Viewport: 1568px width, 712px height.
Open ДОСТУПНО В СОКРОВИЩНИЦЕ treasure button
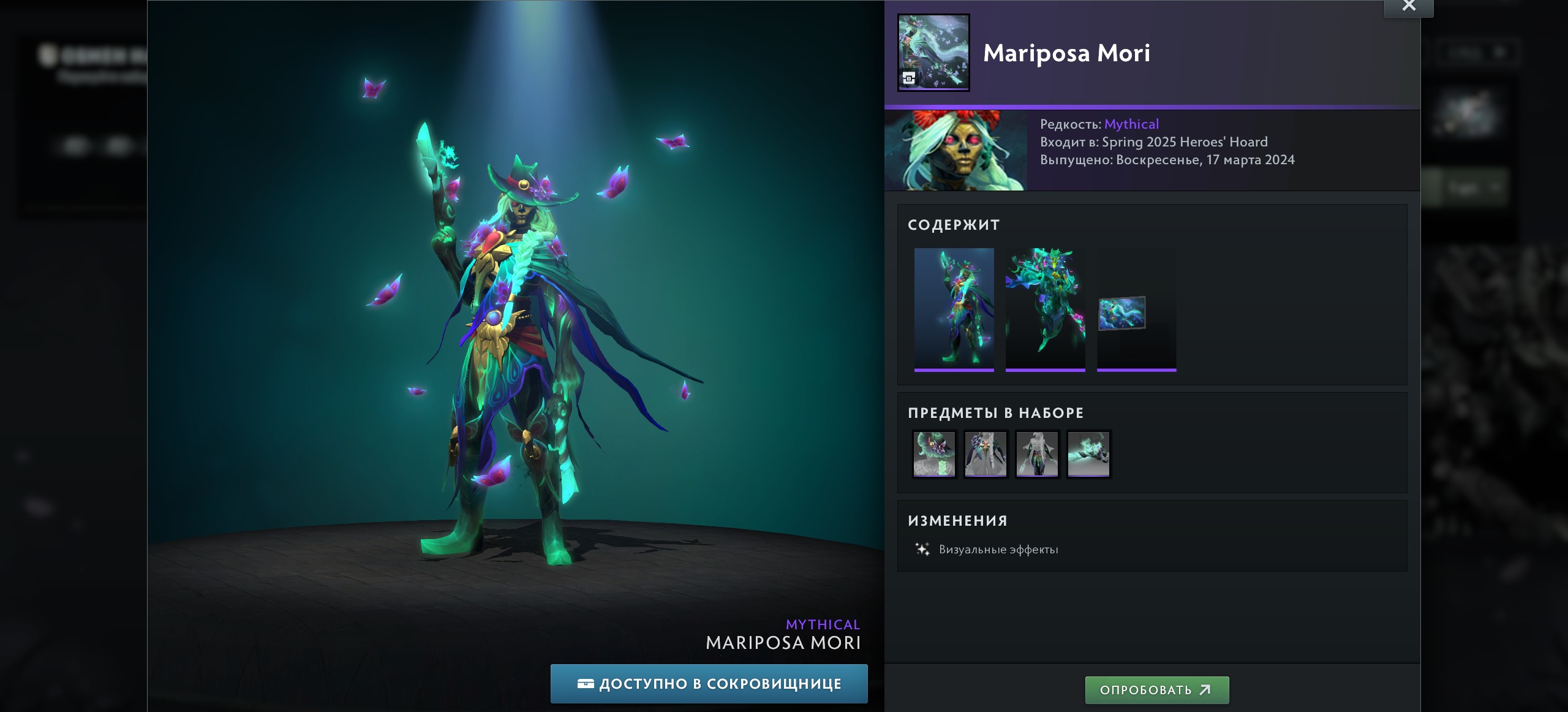point(709,684)
